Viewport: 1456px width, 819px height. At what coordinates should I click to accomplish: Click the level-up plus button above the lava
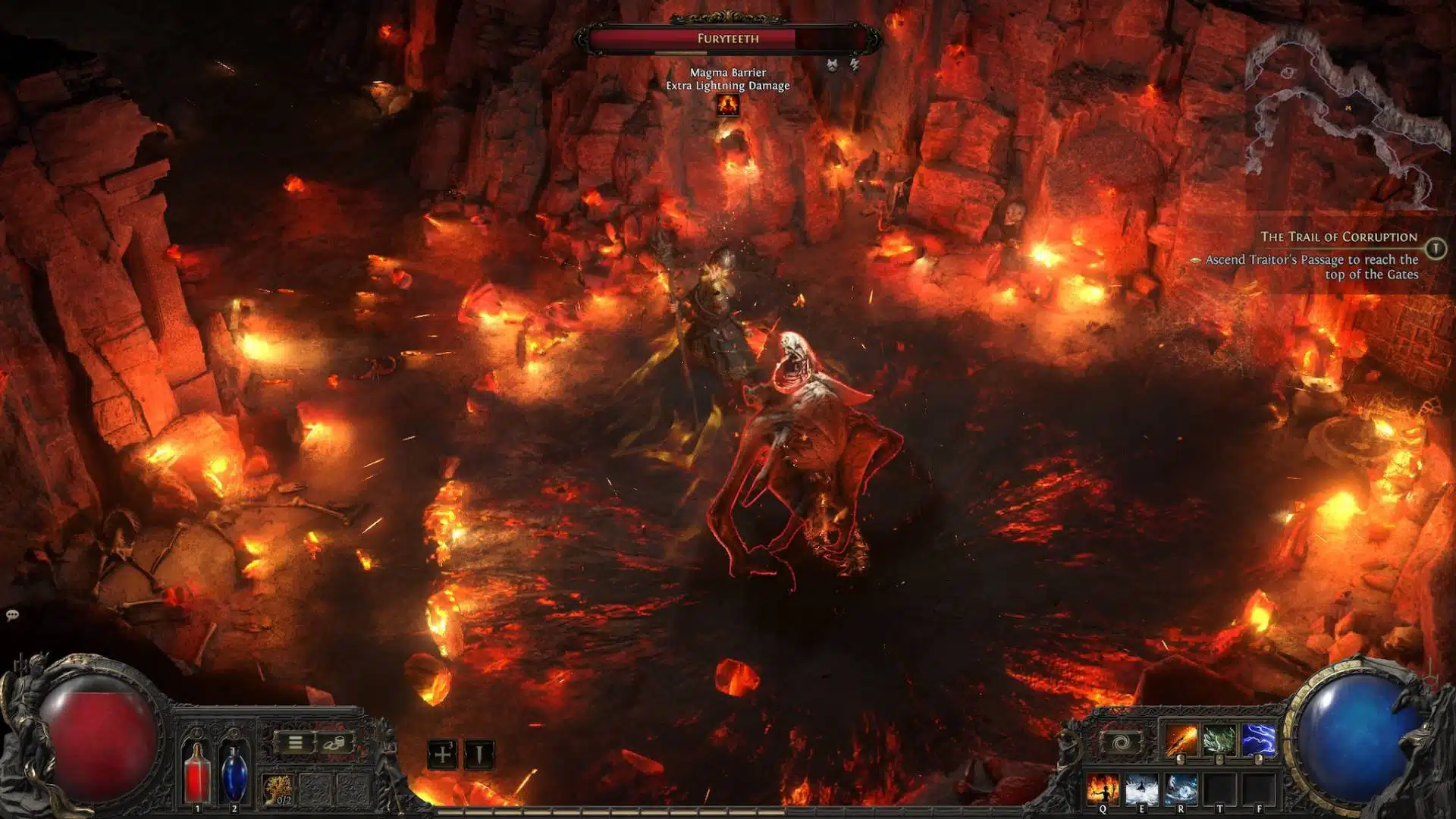tap(442, 755)
